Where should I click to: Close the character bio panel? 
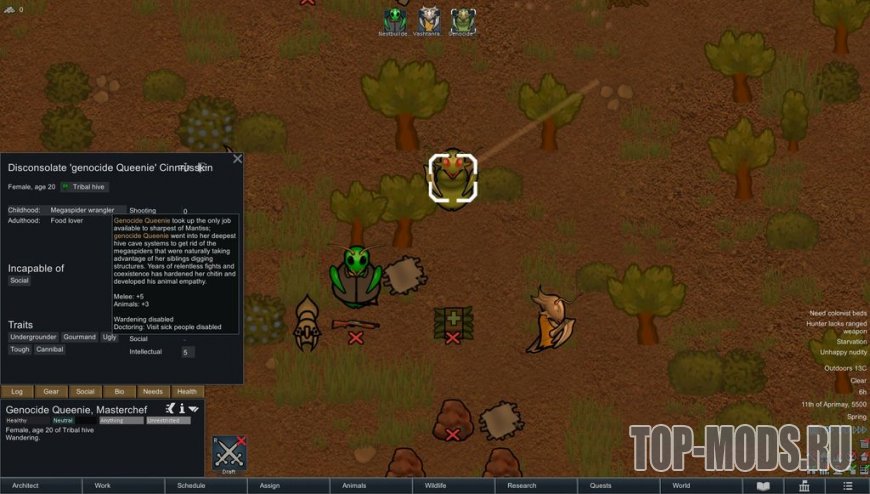(237, 158)
